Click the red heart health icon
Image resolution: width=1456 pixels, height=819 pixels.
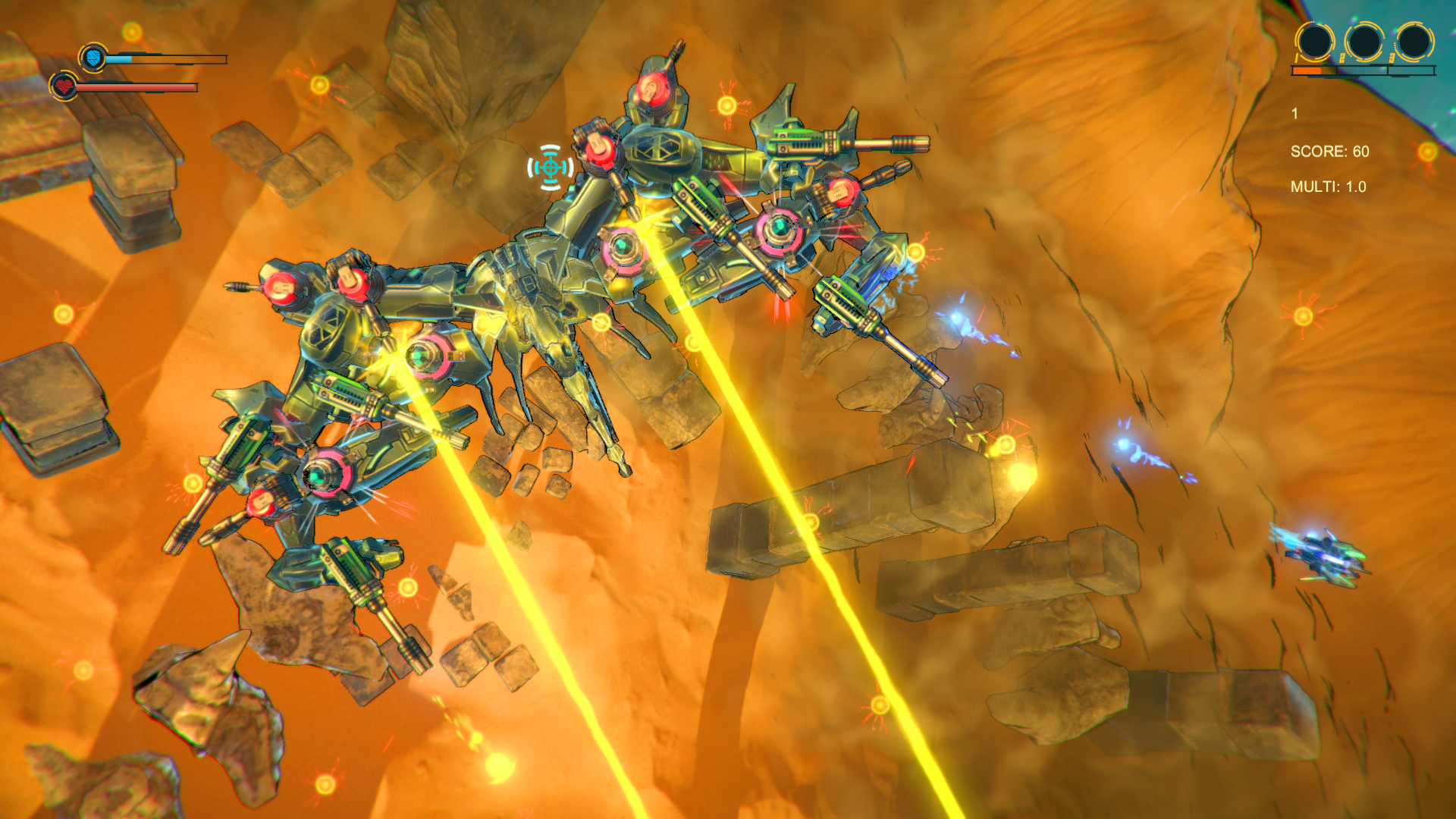tap(64, 86)
